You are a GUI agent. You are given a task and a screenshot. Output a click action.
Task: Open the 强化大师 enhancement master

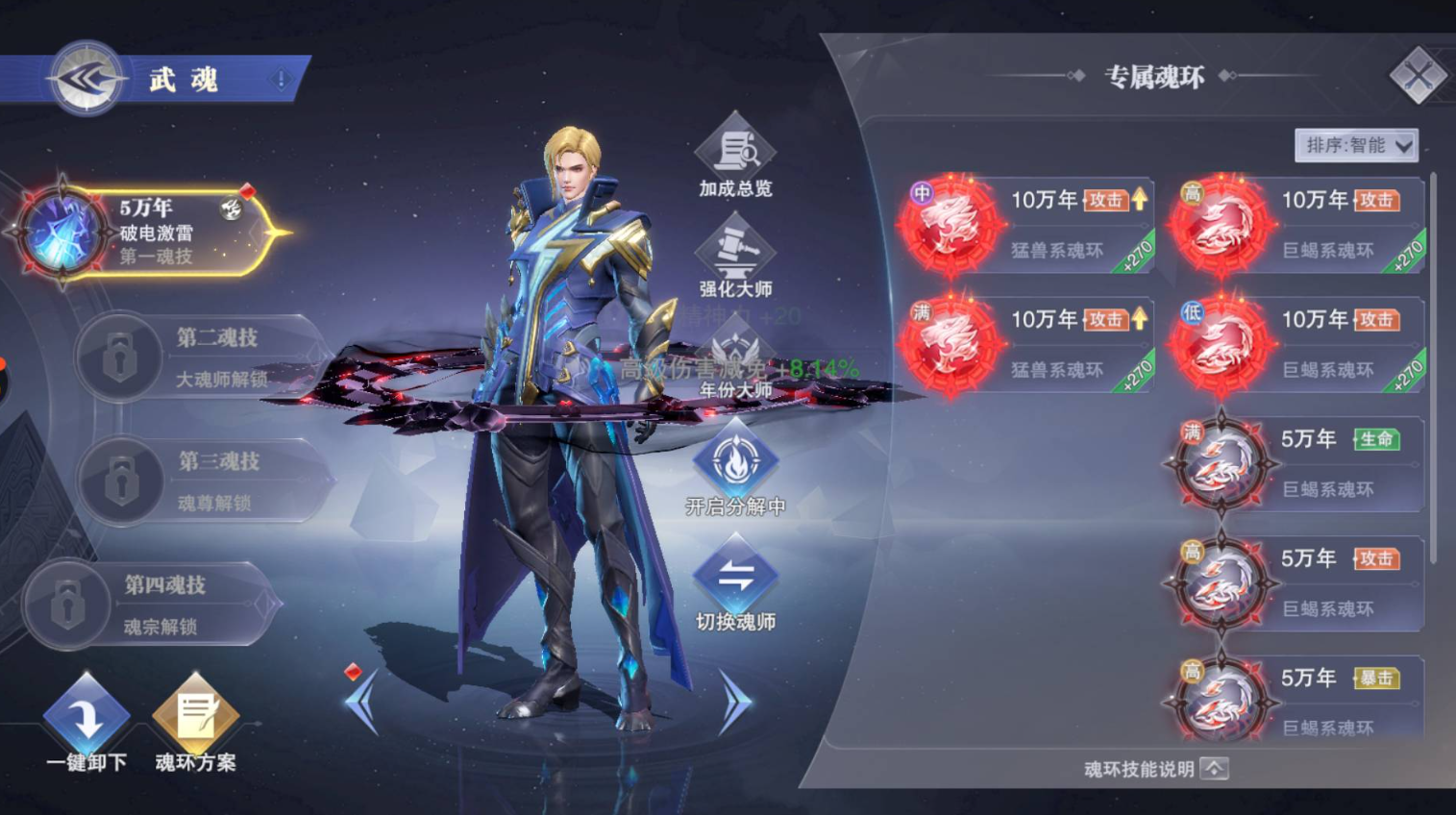coord(735,257)
